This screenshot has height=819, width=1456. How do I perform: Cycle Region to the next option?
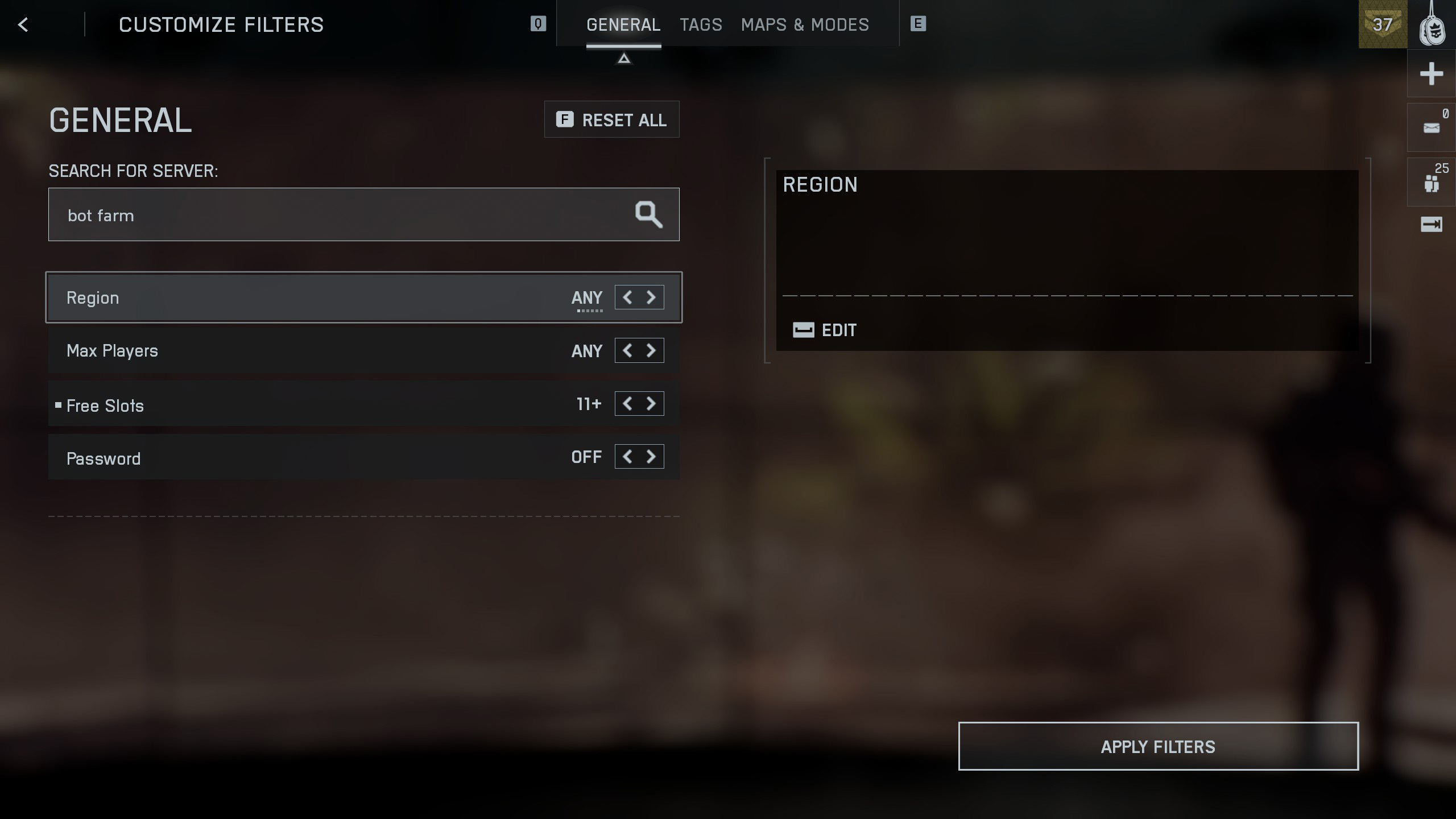(x=652, y=297)
